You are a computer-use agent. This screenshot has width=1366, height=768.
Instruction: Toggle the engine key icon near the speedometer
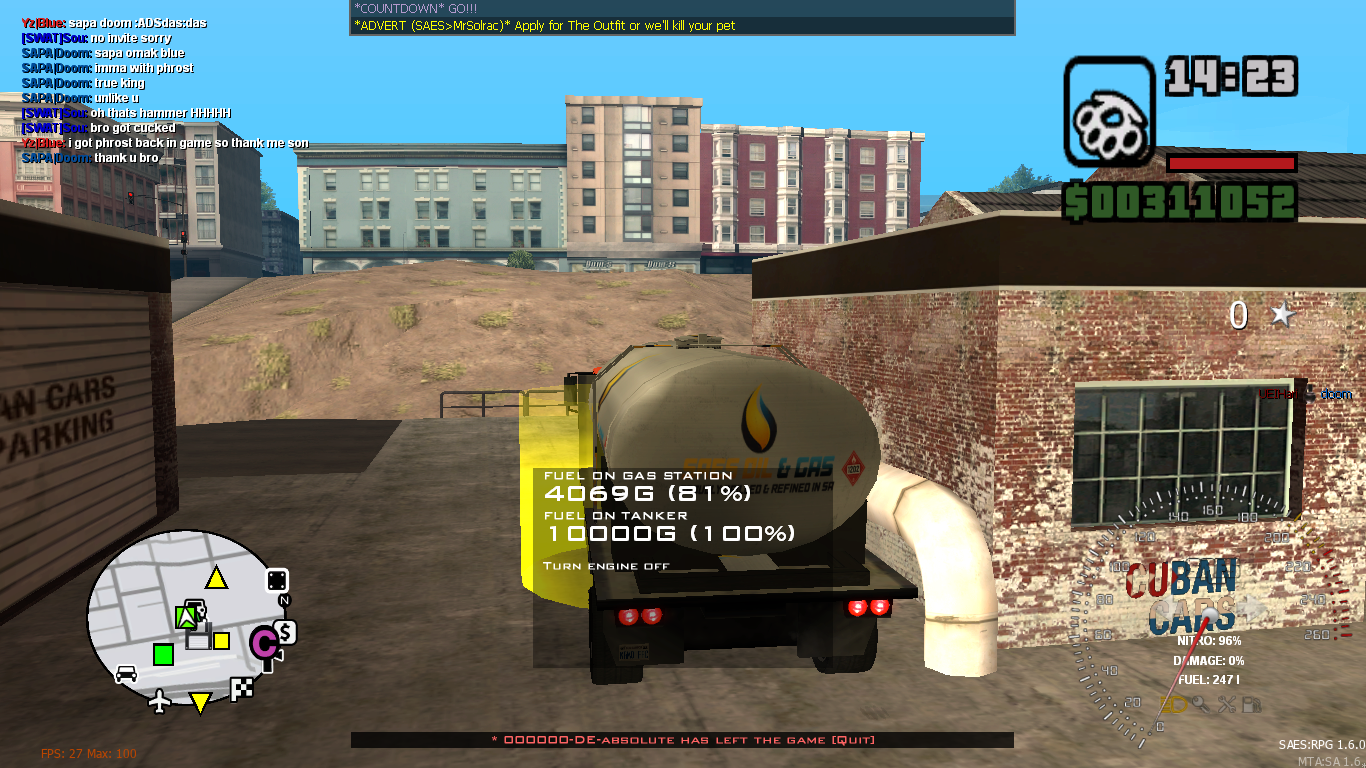point(1201,705)
